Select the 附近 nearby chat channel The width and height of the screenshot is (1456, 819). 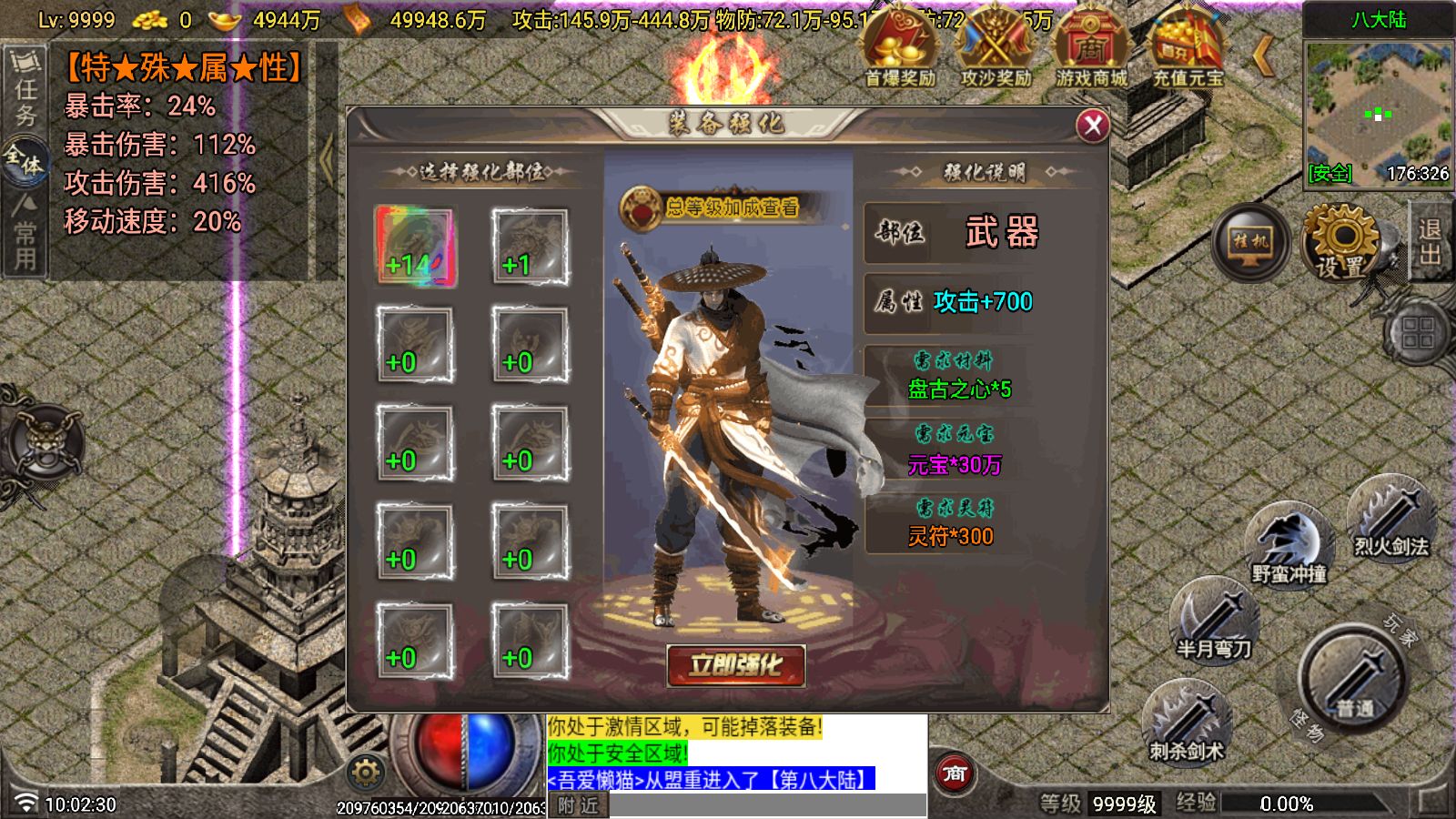[578, 805]
